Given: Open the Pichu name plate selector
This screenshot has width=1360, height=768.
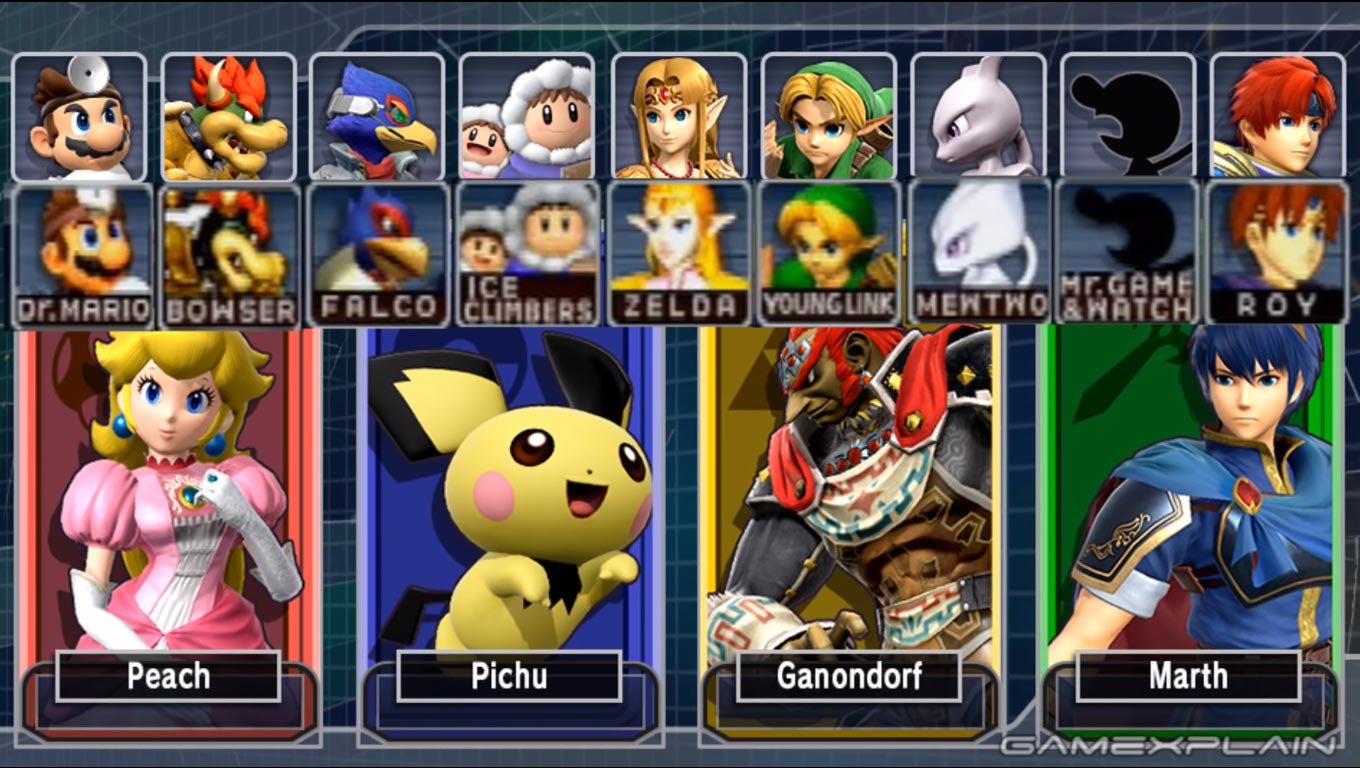Looking at the screenshot, I should pyautogui.click(x=510, y=677).
